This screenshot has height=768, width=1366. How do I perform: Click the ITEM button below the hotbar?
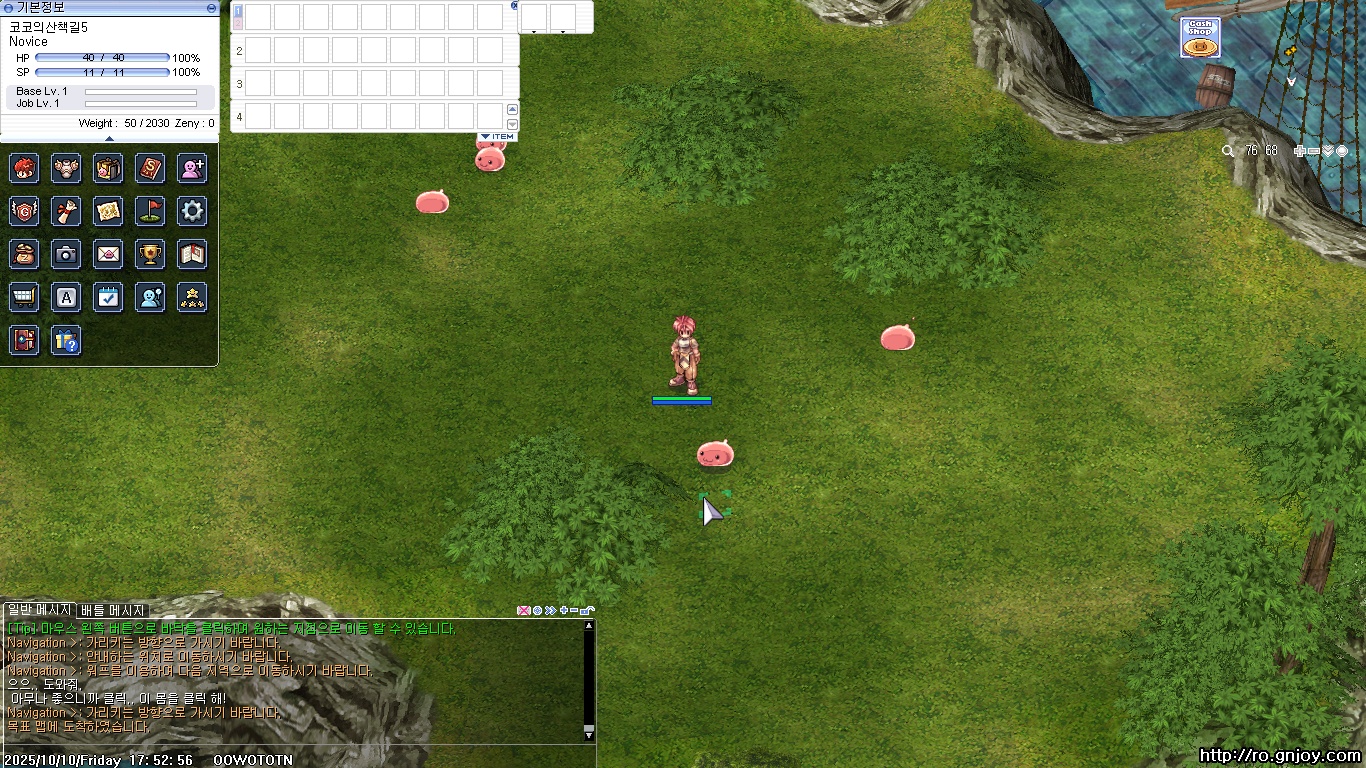click(x=498, y=137)
